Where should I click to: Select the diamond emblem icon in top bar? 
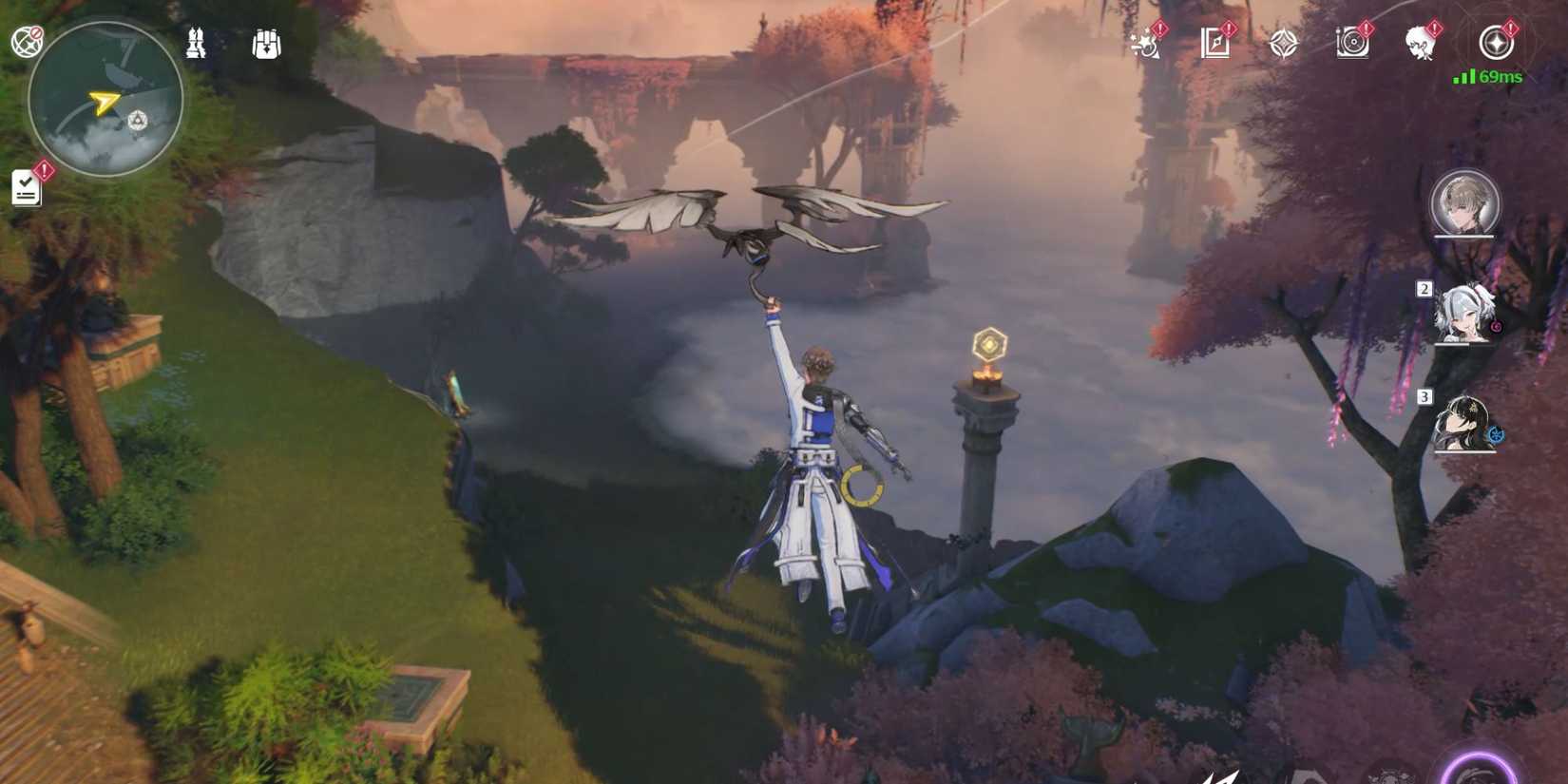point(1282,43)
